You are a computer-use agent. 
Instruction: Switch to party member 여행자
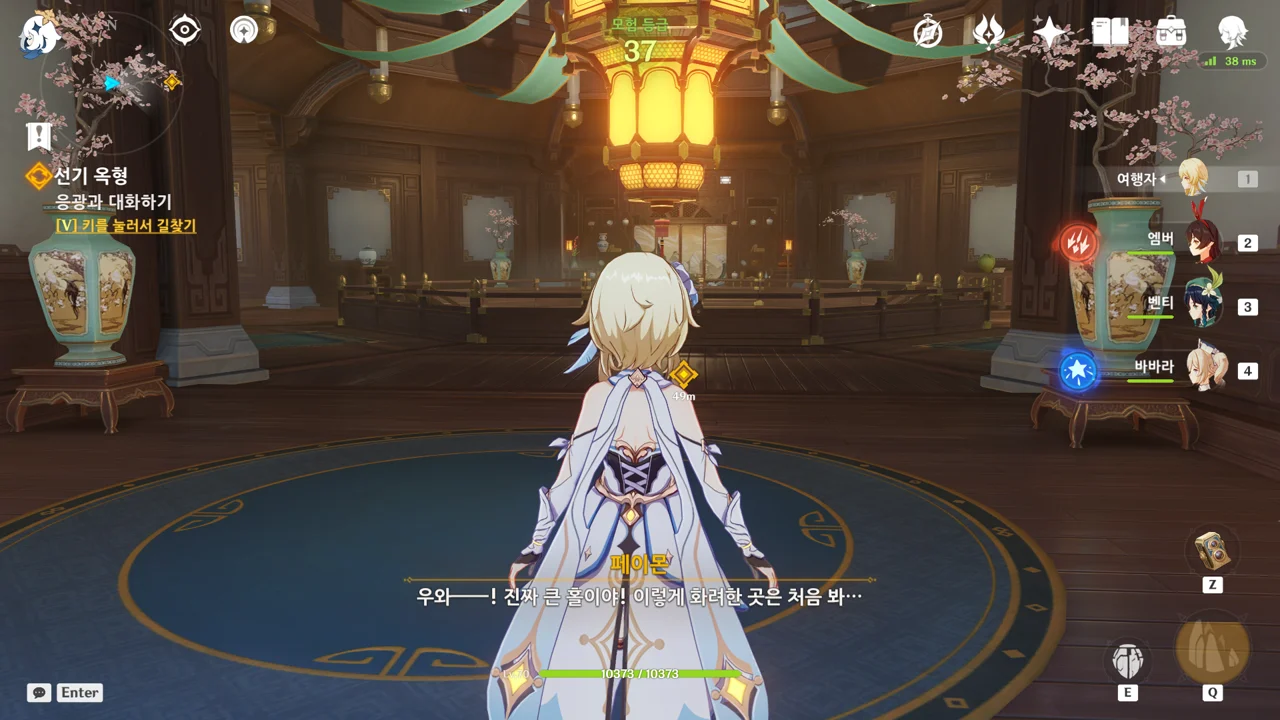coord(1192,179)
